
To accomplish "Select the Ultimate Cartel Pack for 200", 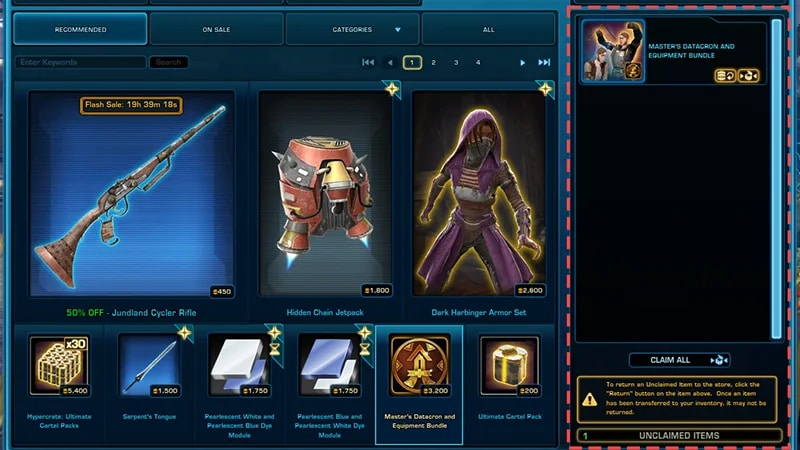I will tap(511, 366).
